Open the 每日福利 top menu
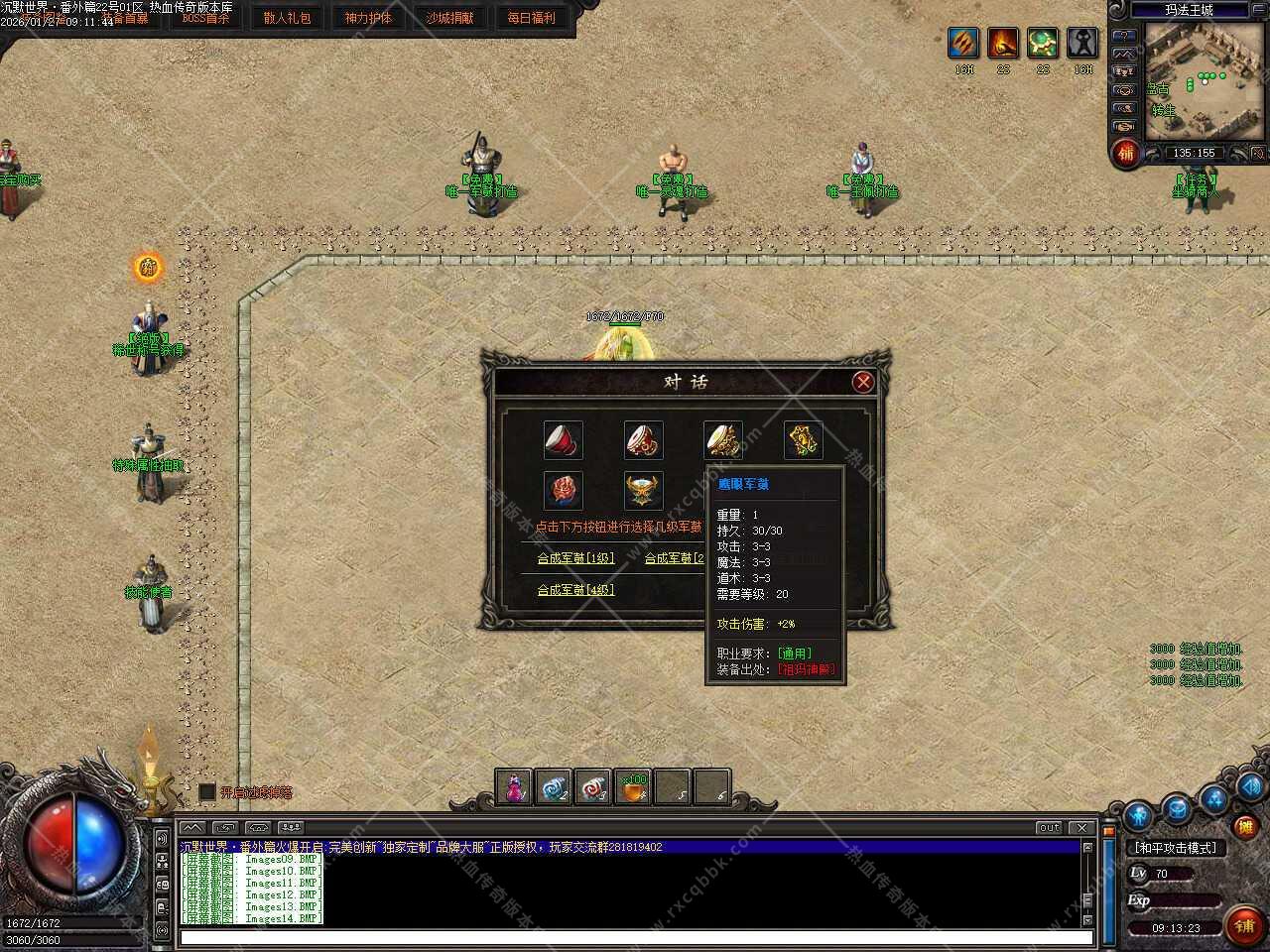1270x952 pixels. coord(531,18)
